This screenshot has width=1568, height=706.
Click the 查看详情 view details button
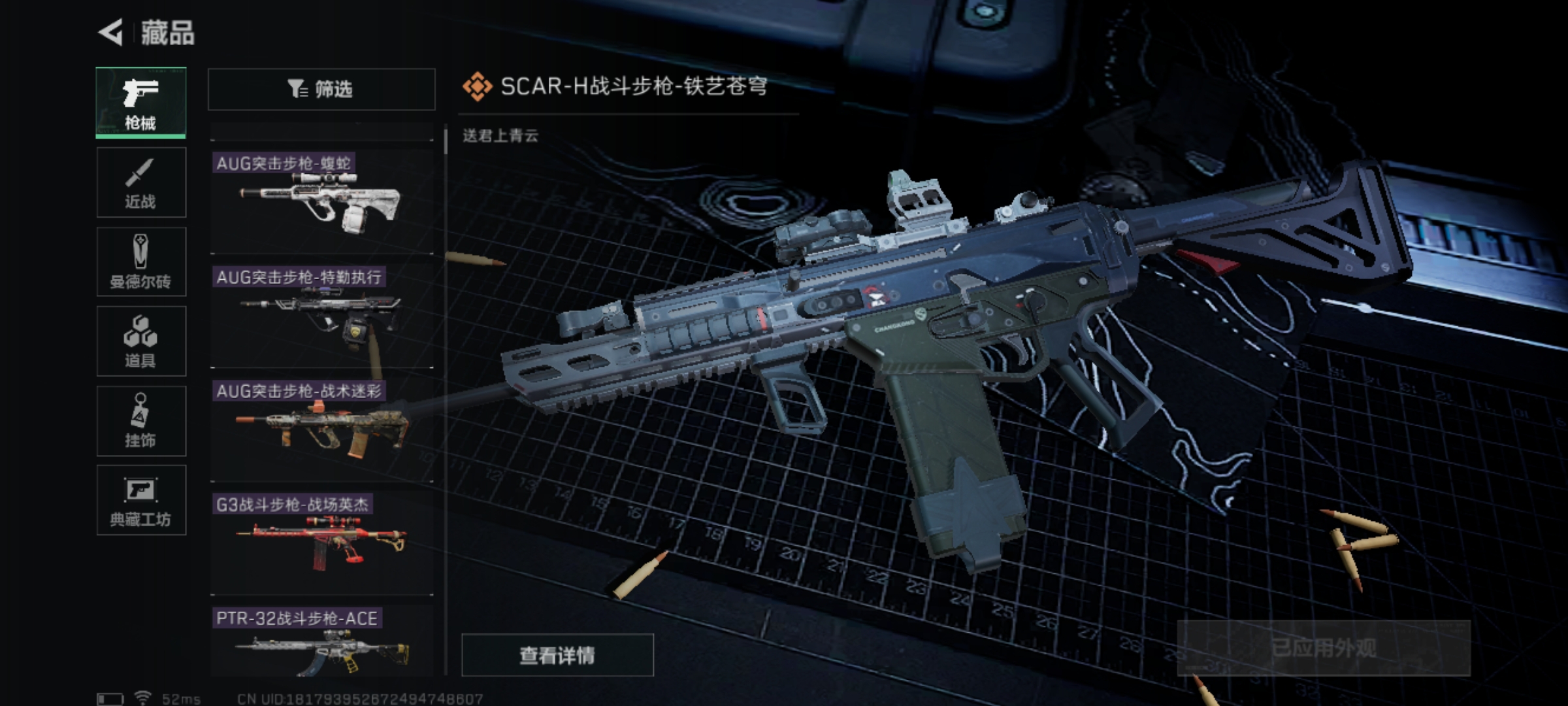557,654
